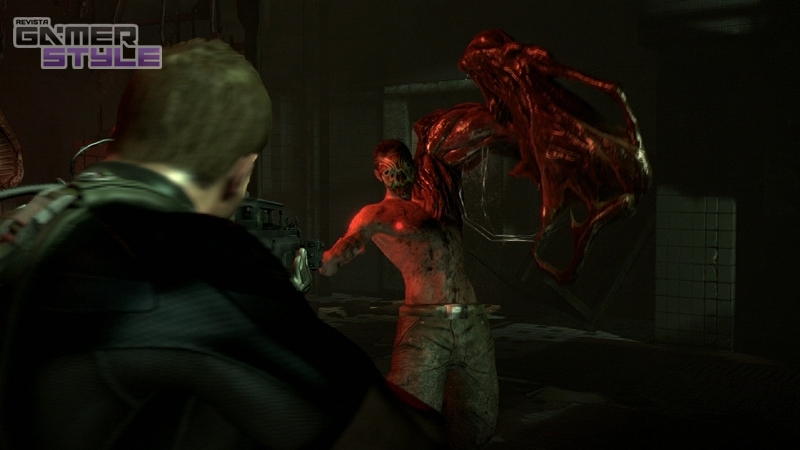Click the Revista Gamer Style logo
800x450 pixels.
[86, 44]
